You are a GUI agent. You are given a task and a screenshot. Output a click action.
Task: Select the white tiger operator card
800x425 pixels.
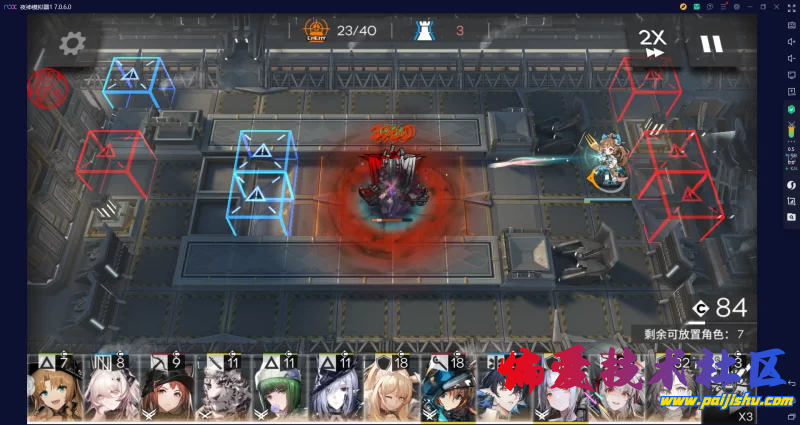click(223, 389)
